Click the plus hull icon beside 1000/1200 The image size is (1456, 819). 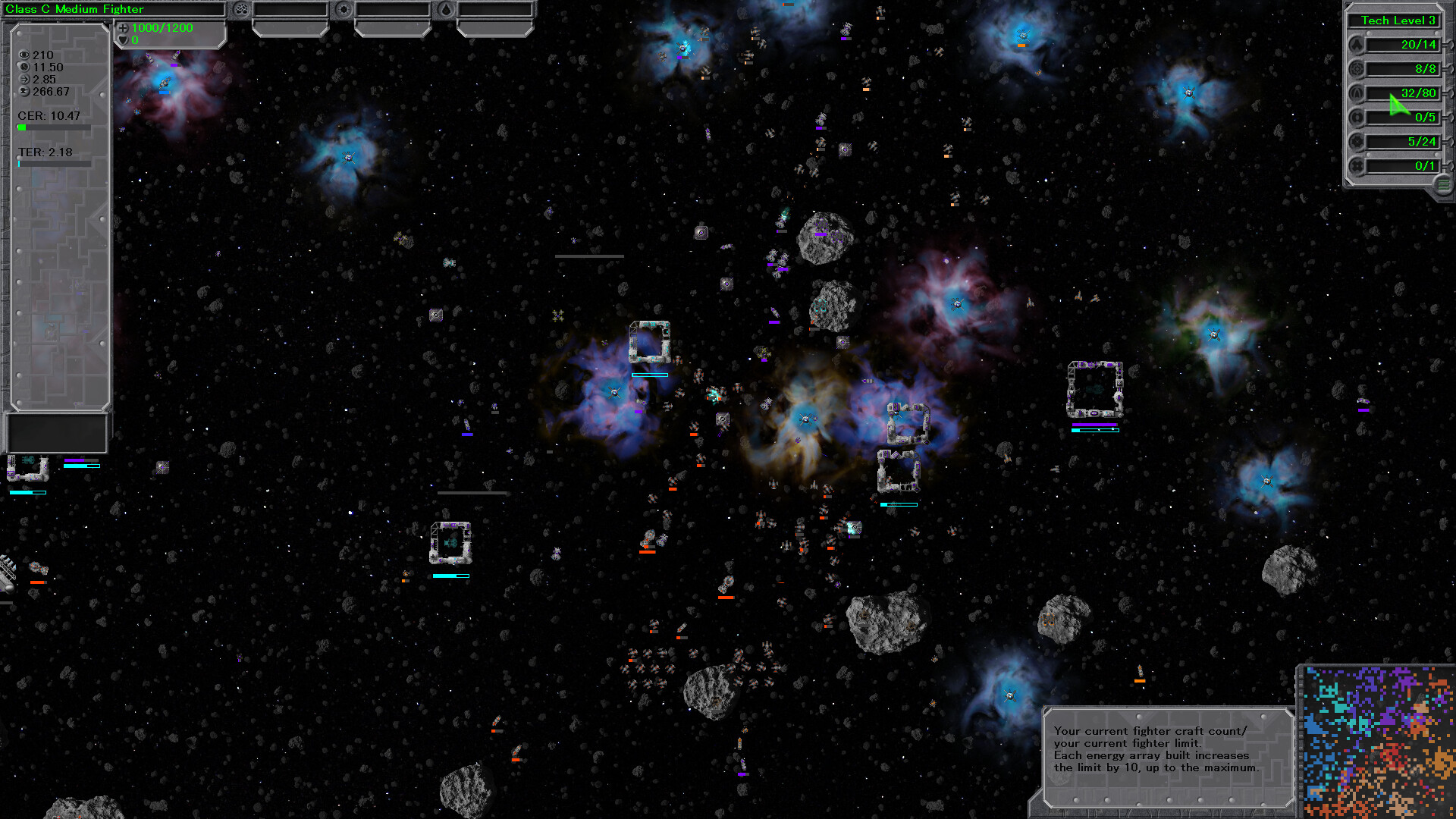(x=122, y=29)
